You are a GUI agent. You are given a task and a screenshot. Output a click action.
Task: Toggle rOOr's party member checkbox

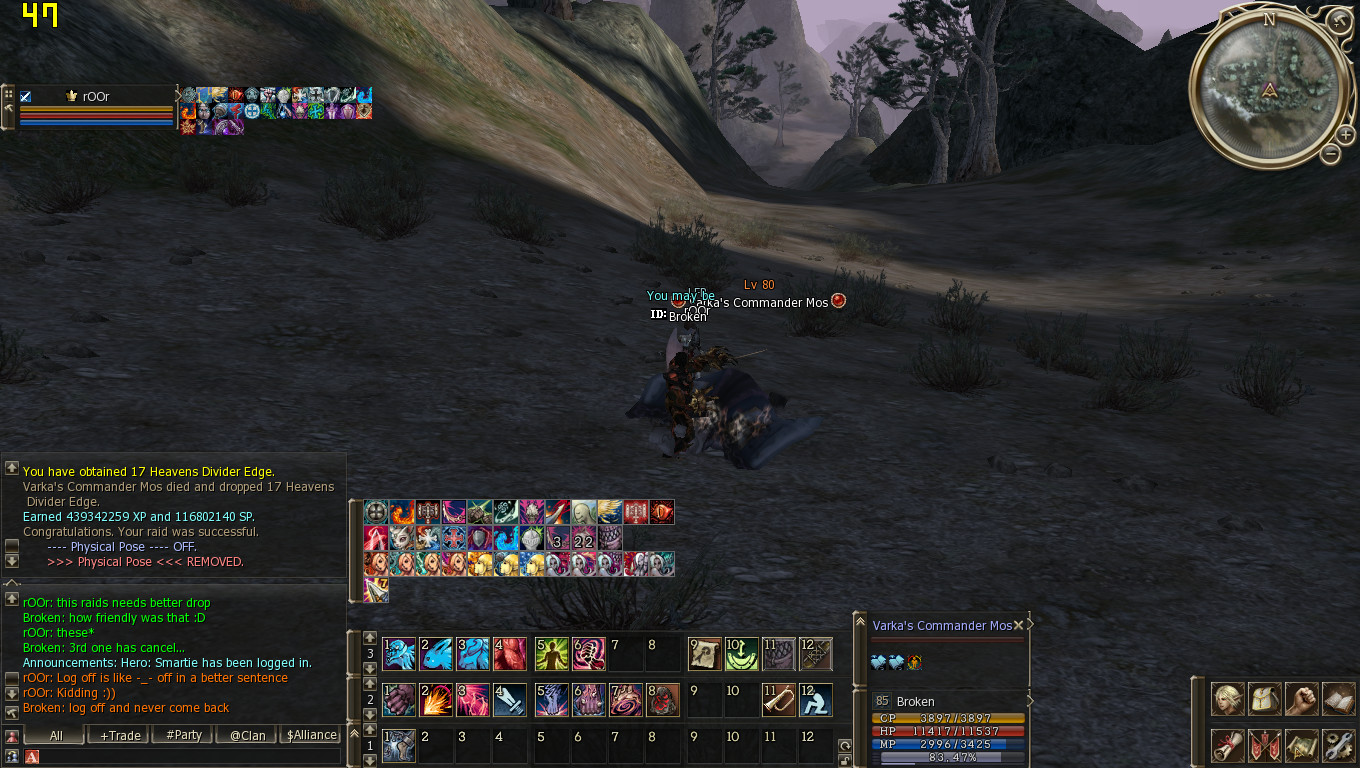[x=25, y=95]
